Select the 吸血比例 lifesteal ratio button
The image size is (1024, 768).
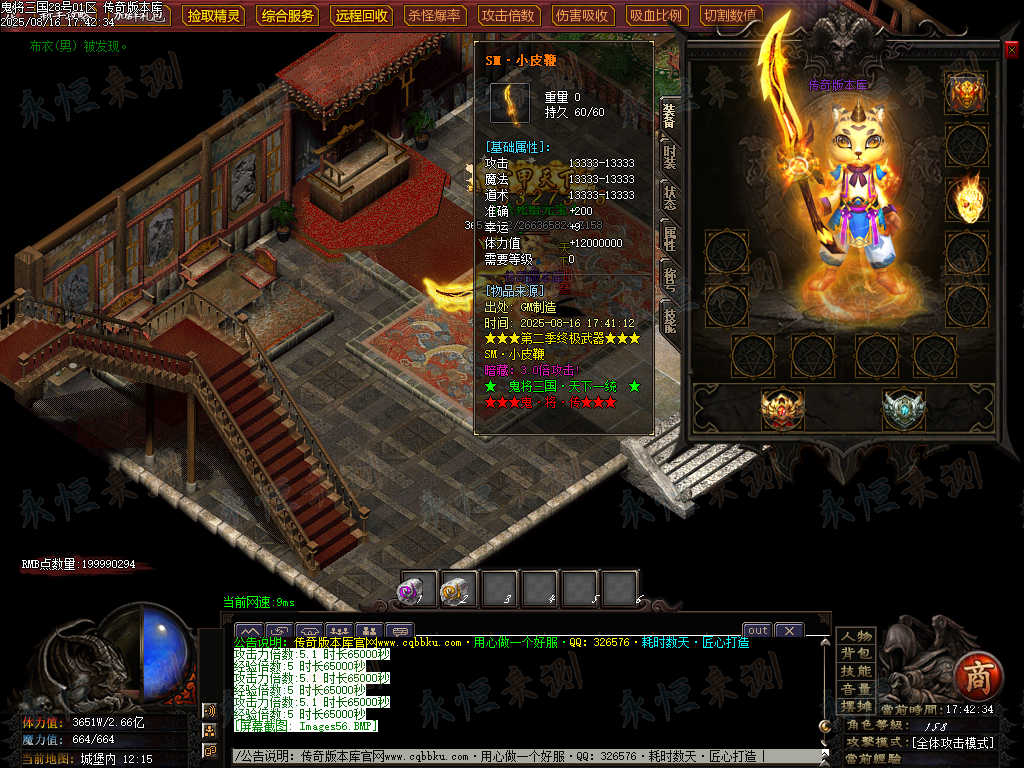tap(656, 16)
